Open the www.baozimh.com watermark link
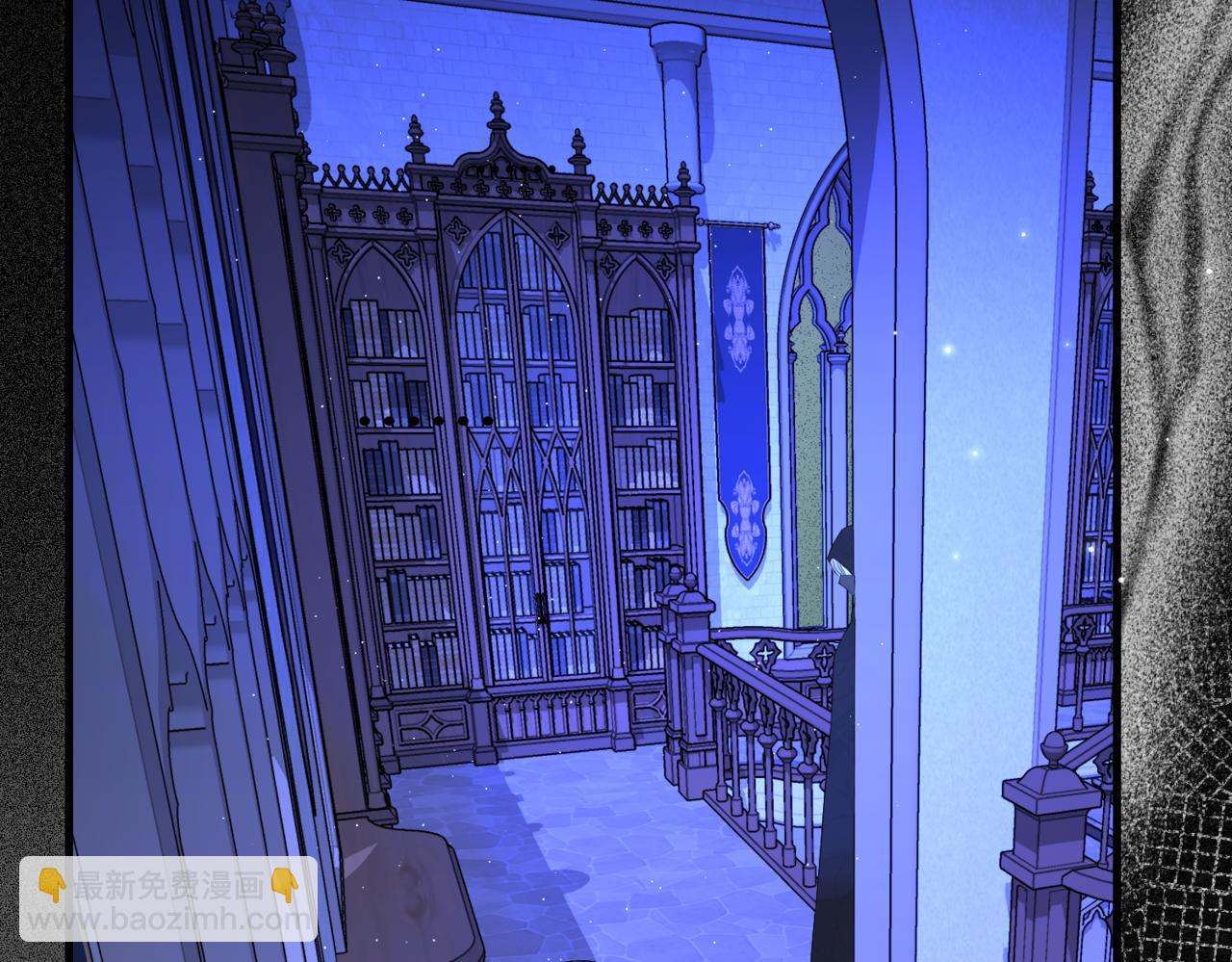 click(x=168, y=918)
